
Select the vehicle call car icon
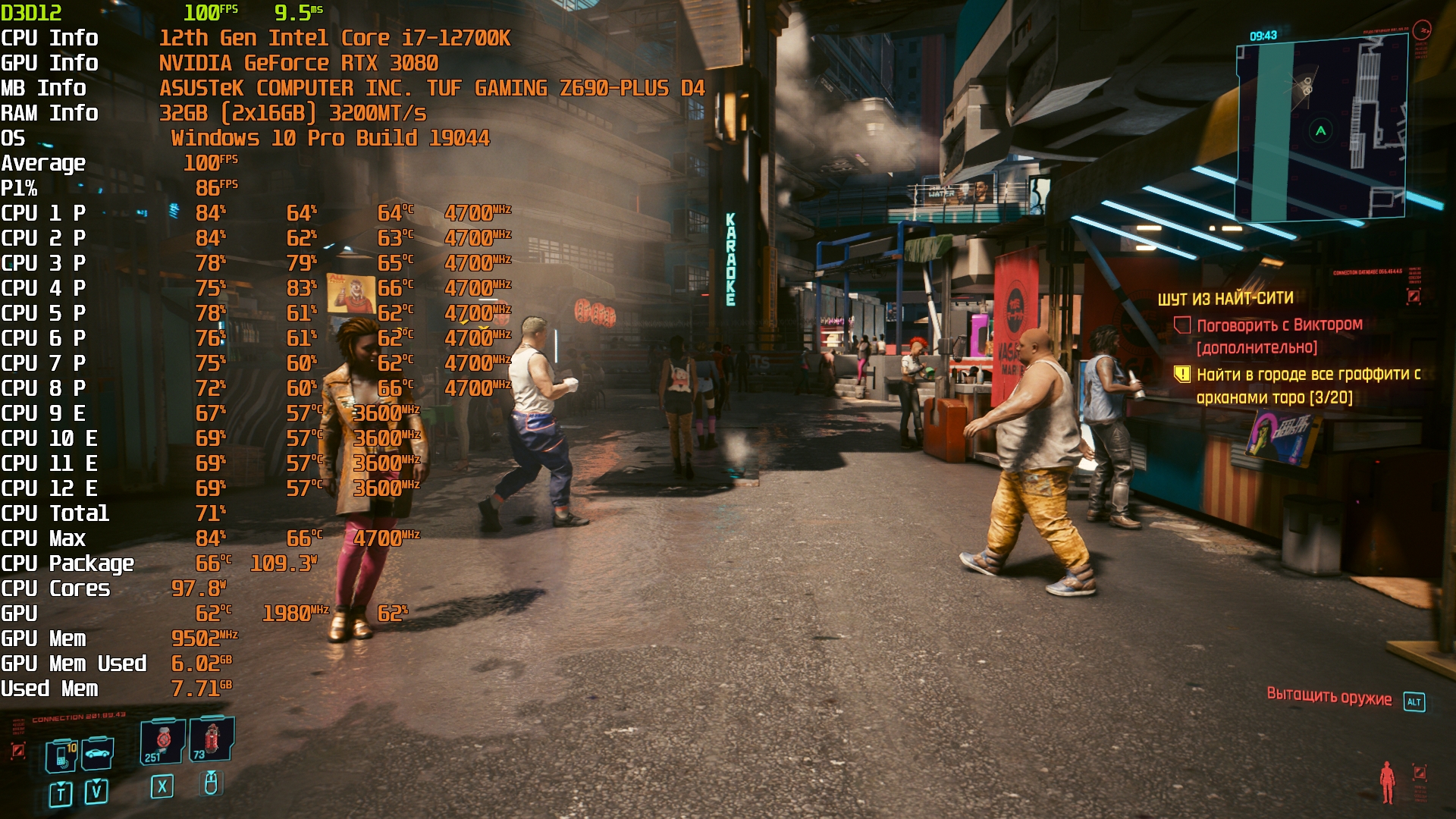click(x=98, y=754)
